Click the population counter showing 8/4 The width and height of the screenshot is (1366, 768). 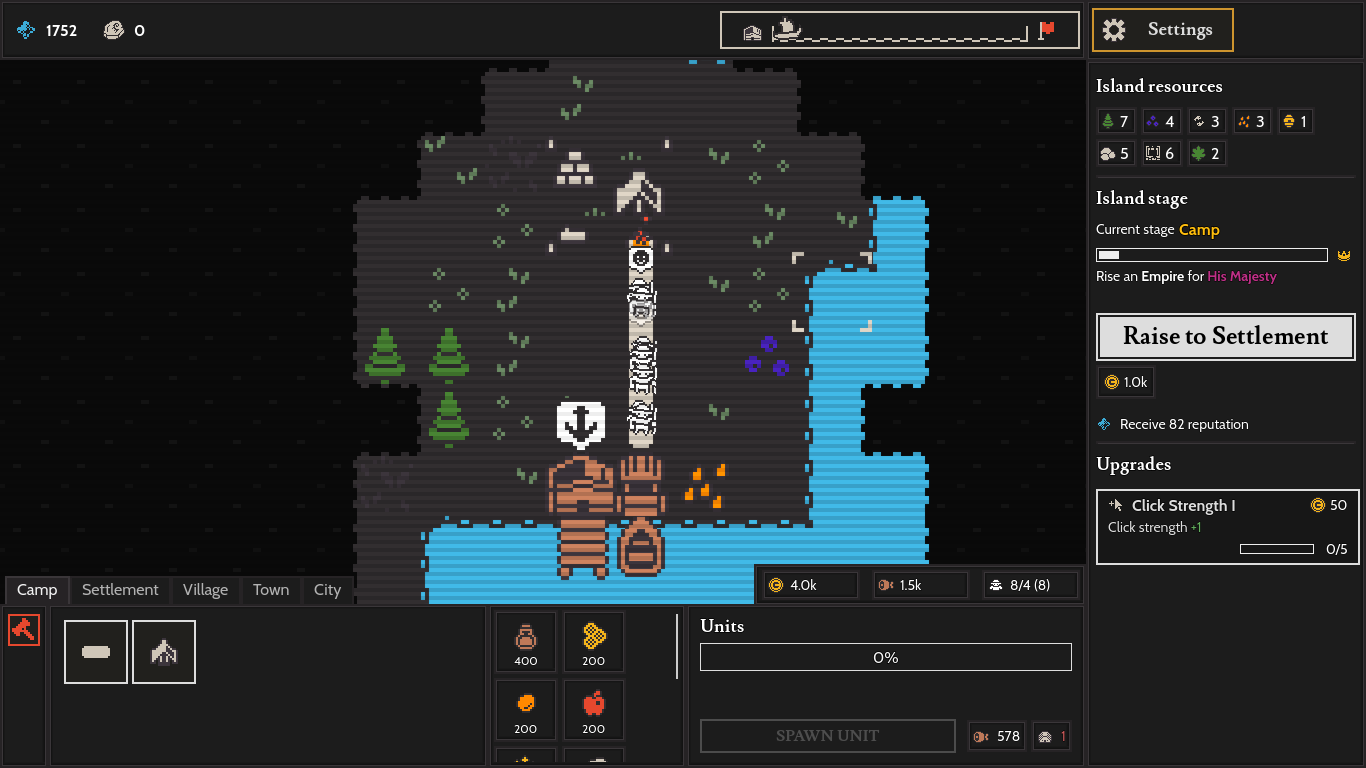1030,584
